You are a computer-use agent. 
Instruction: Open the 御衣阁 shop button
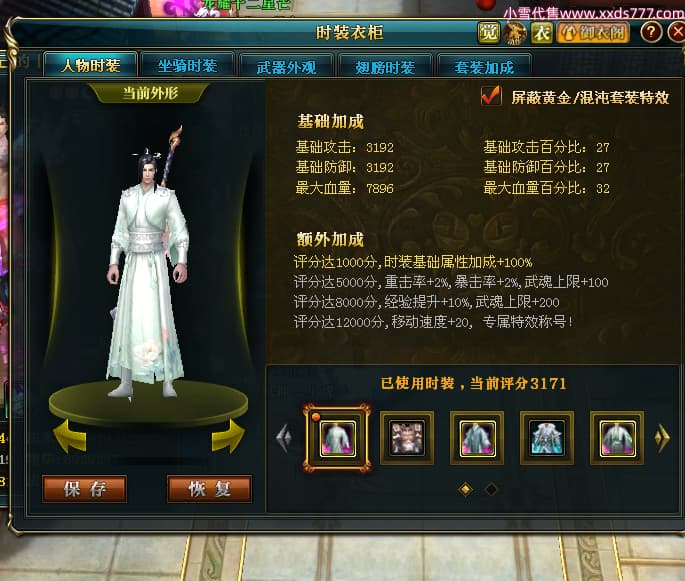click(x=594, y=33)
